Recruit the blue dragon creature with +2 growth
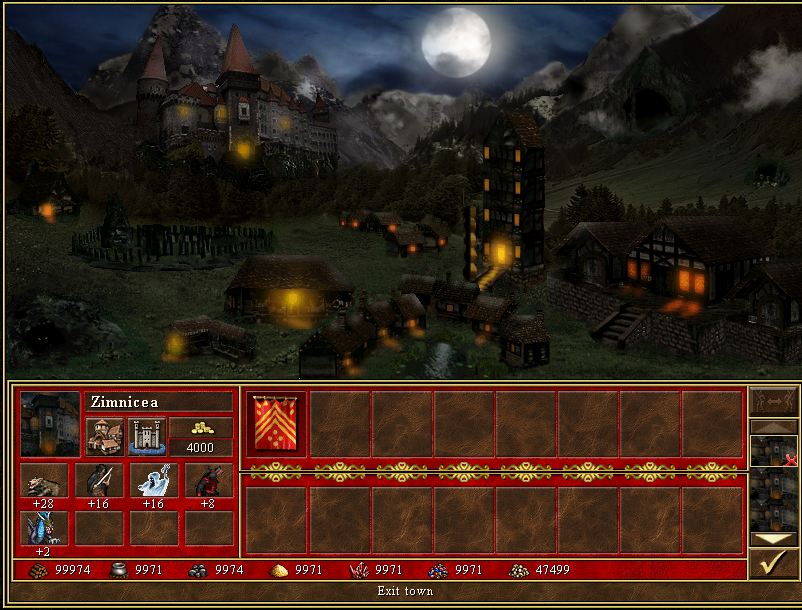 pos(44,528)
